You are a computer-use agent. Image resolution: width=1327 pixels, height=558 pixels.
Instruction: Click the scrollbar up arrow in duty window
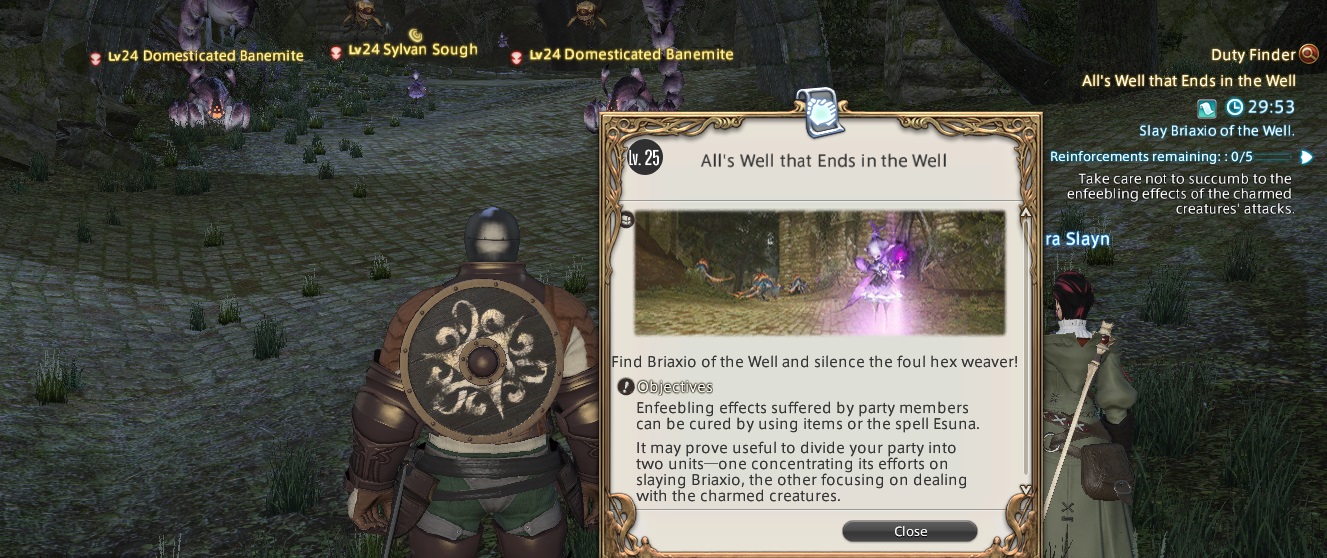[x=1025, y=214]
